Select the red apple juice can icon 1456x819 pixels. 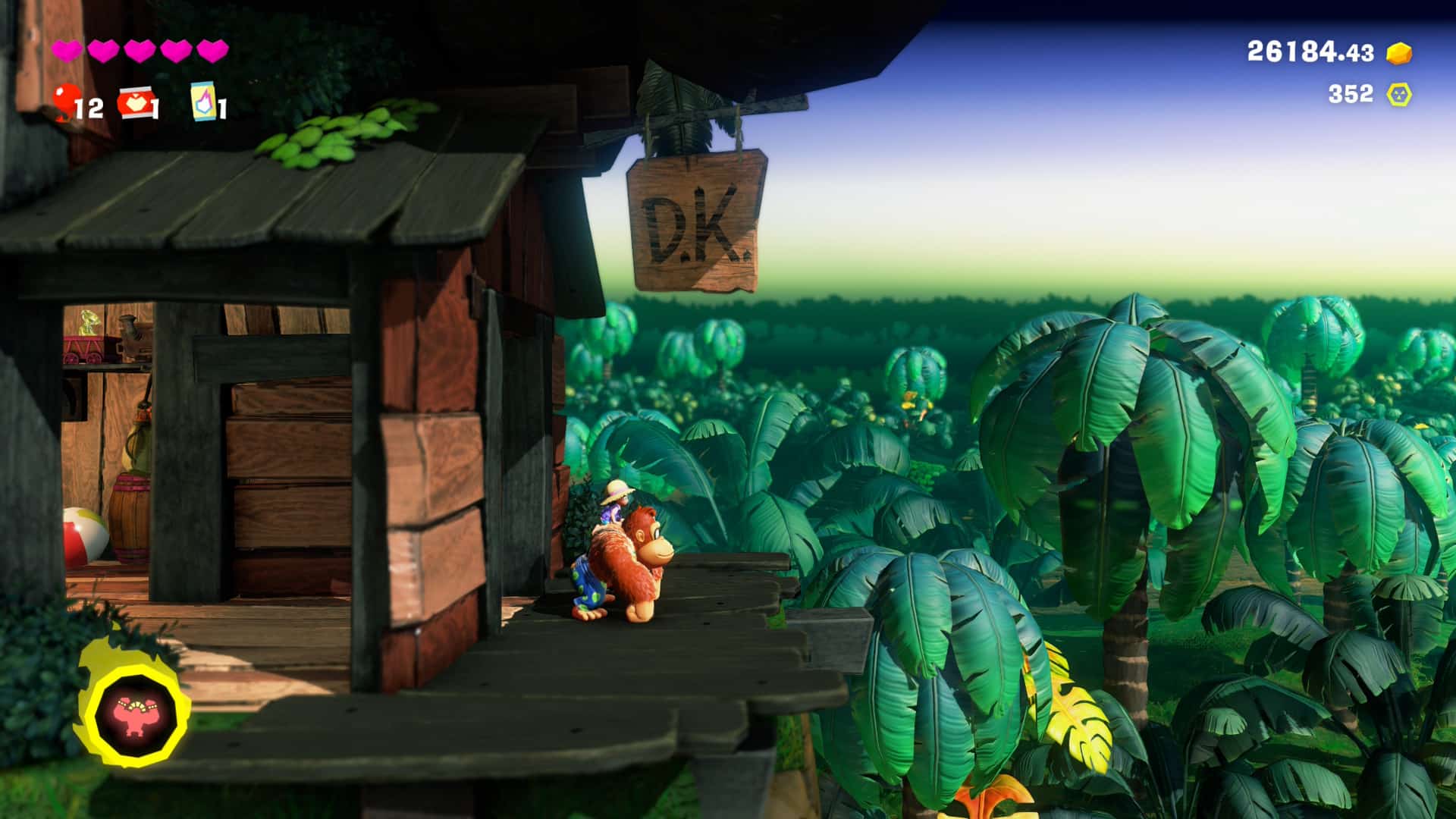[x=134, y=103]
